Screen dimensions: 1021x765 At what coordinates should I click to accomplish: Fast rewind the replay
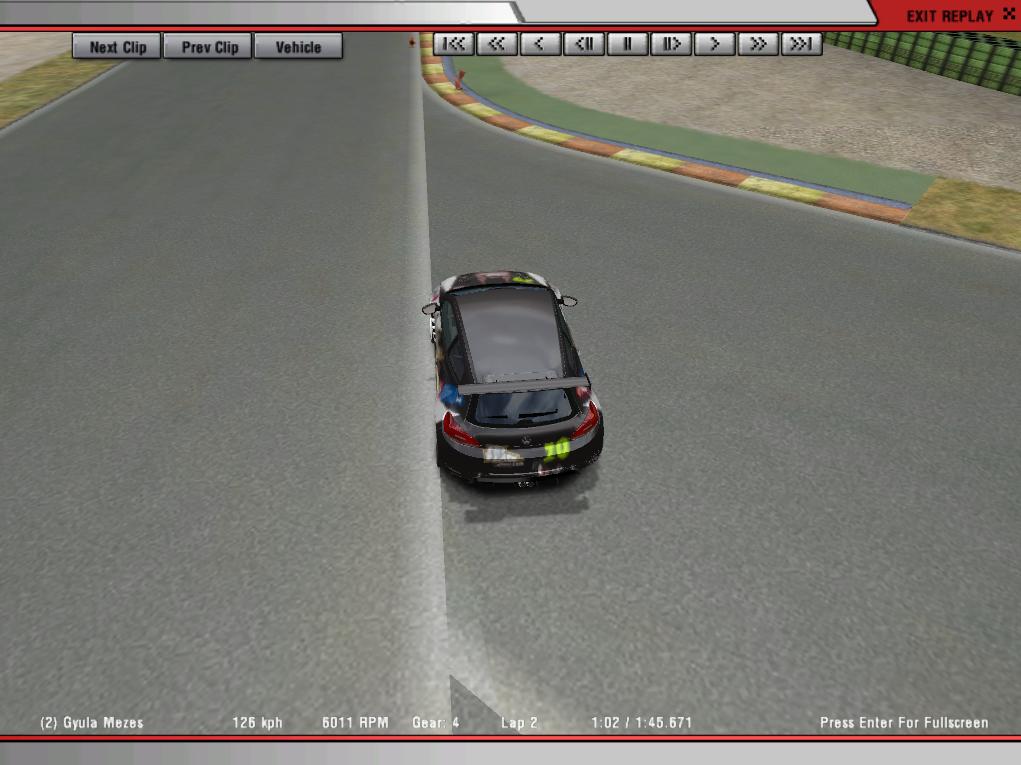pos(497,44)
